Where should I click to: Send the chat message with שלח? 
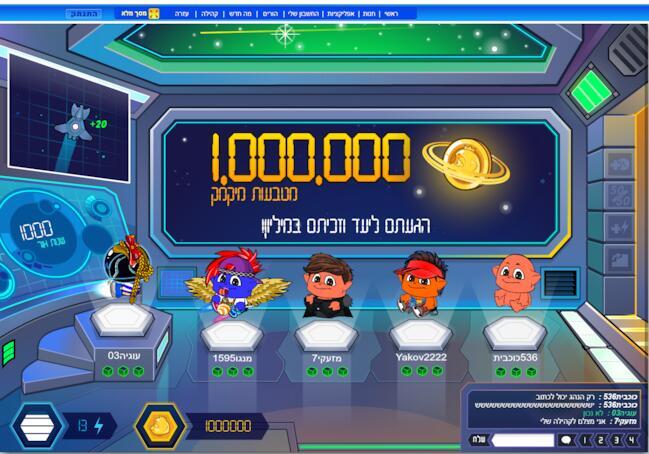tap(479, 439)
